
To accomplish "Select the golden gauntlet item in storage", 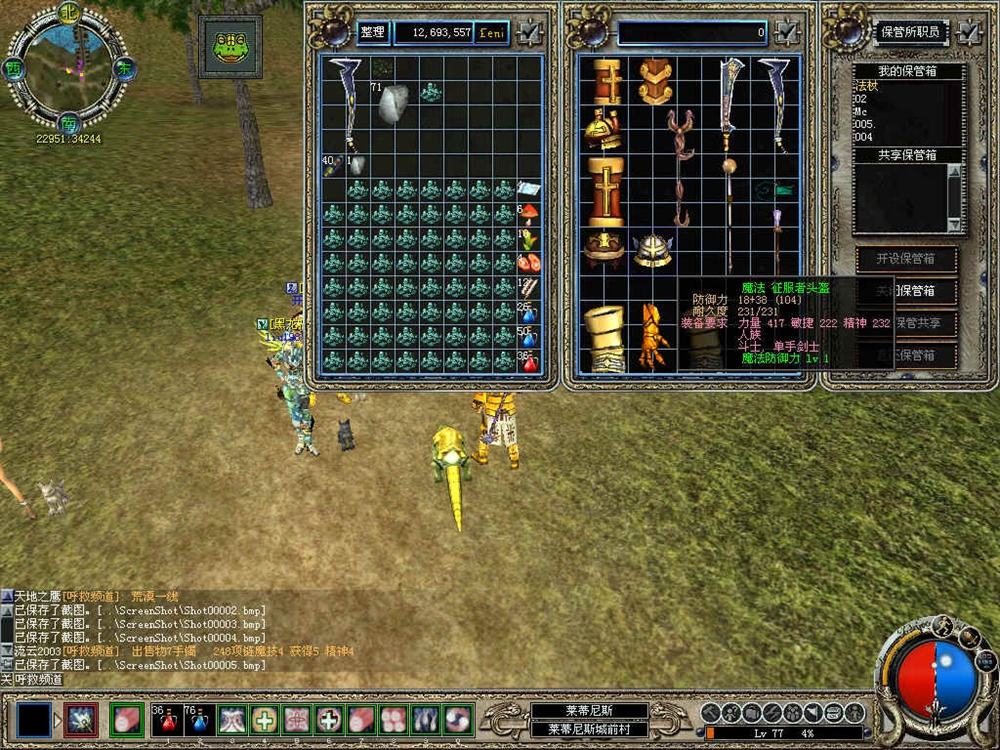I will point(654,337).
